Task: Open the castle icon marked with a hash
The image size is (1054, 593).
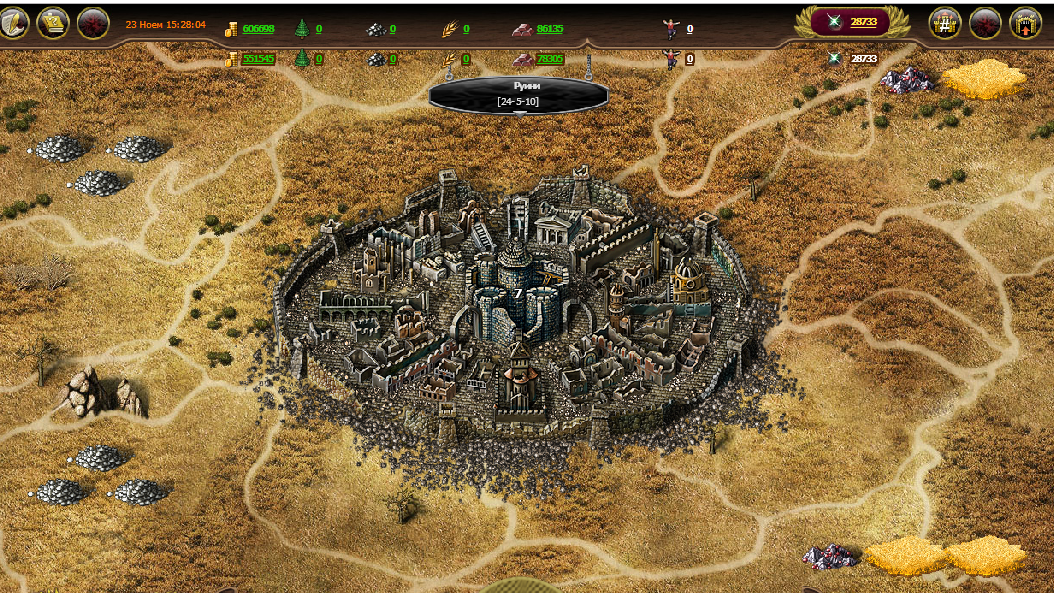Action: tap(945, 22)
